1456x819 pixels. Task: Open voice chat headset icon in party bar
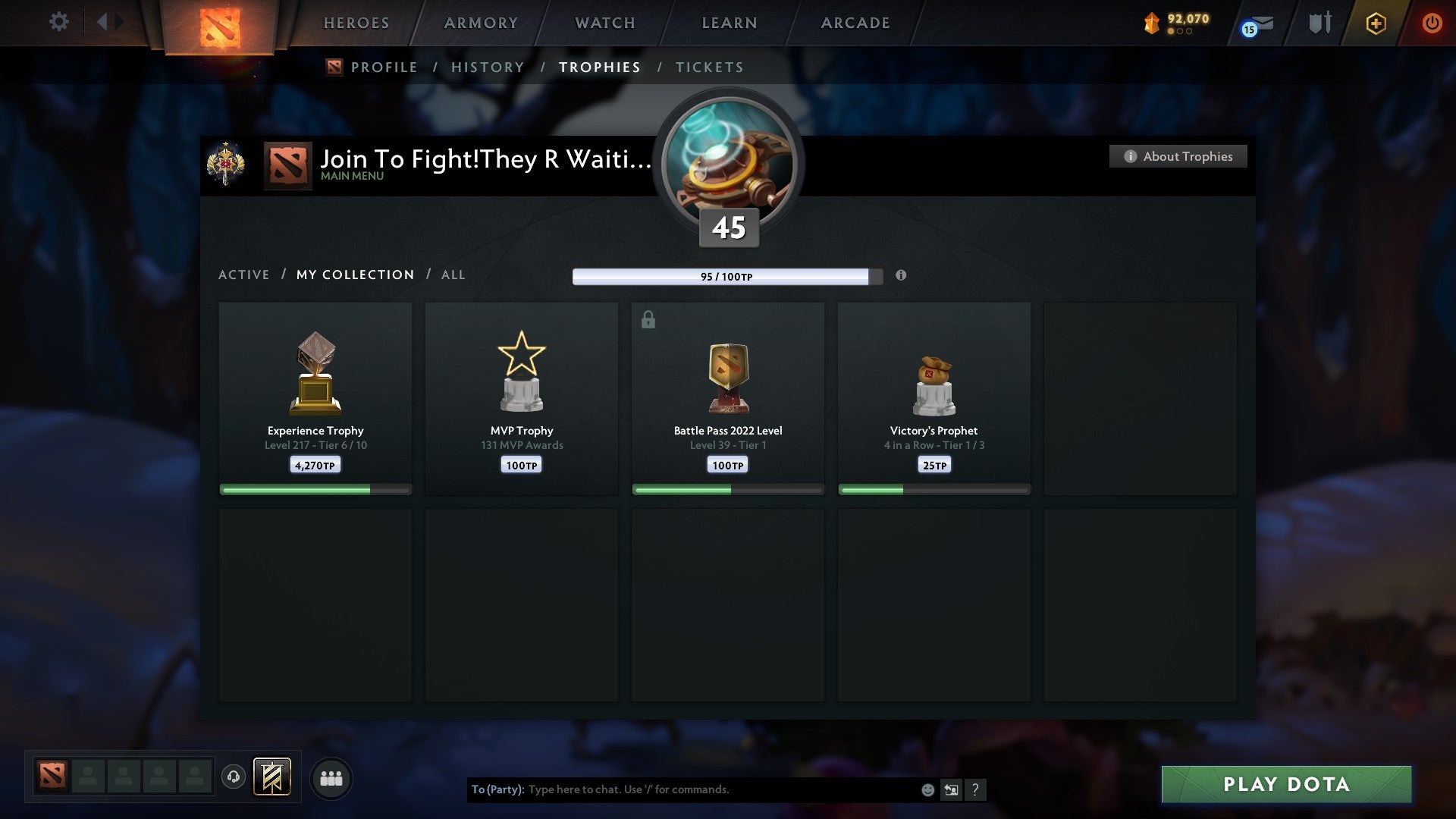tap(234, 777)
